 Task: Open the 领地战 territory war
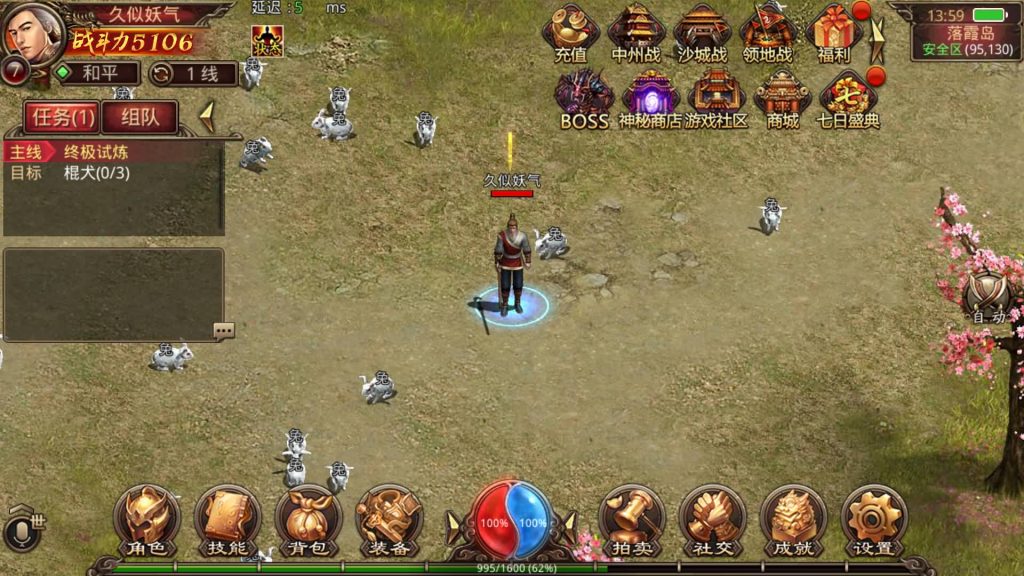point(767,33)
